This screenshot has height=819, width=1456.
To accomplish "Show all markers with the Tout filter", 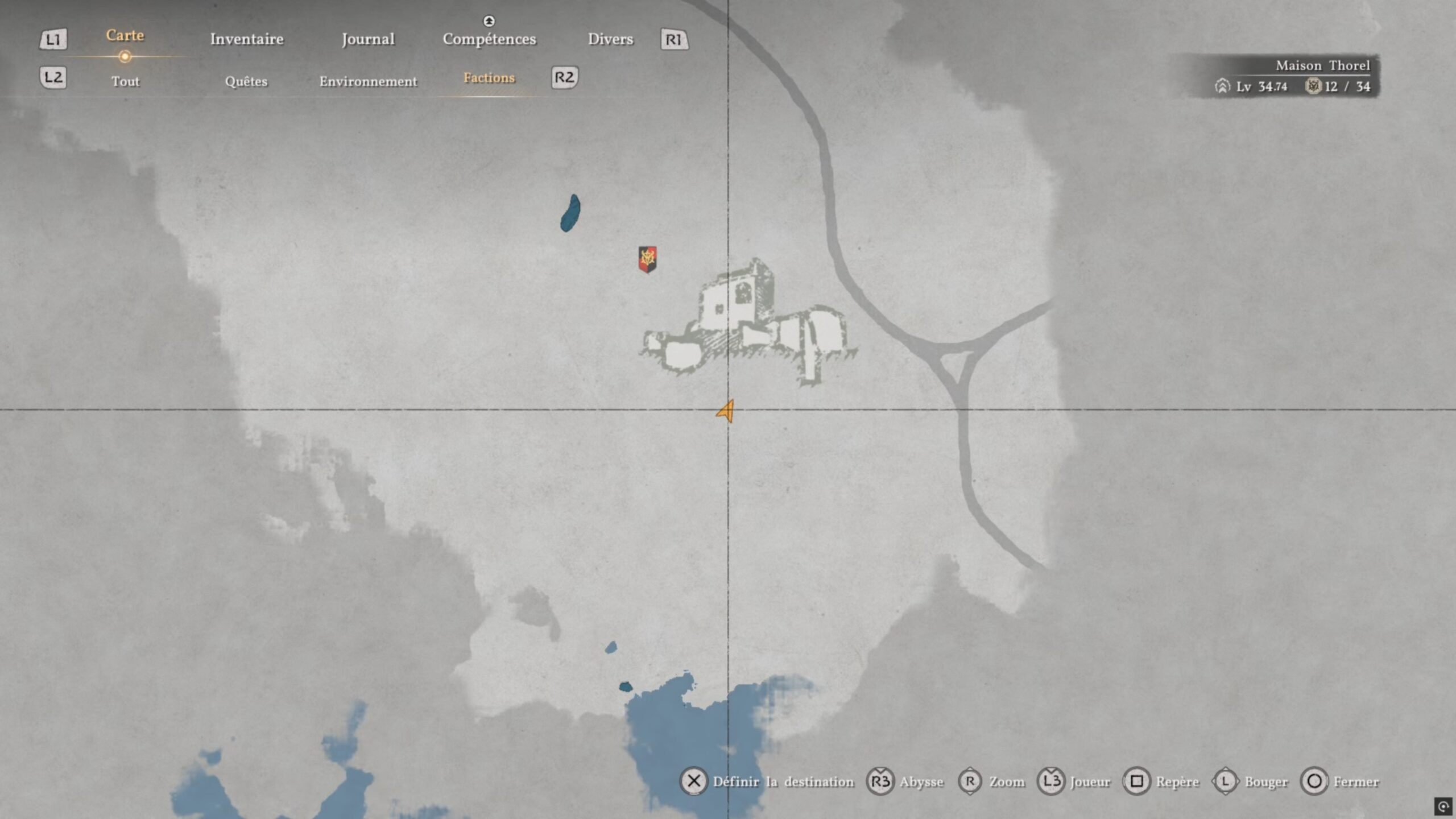I will (x=125, y=81).
